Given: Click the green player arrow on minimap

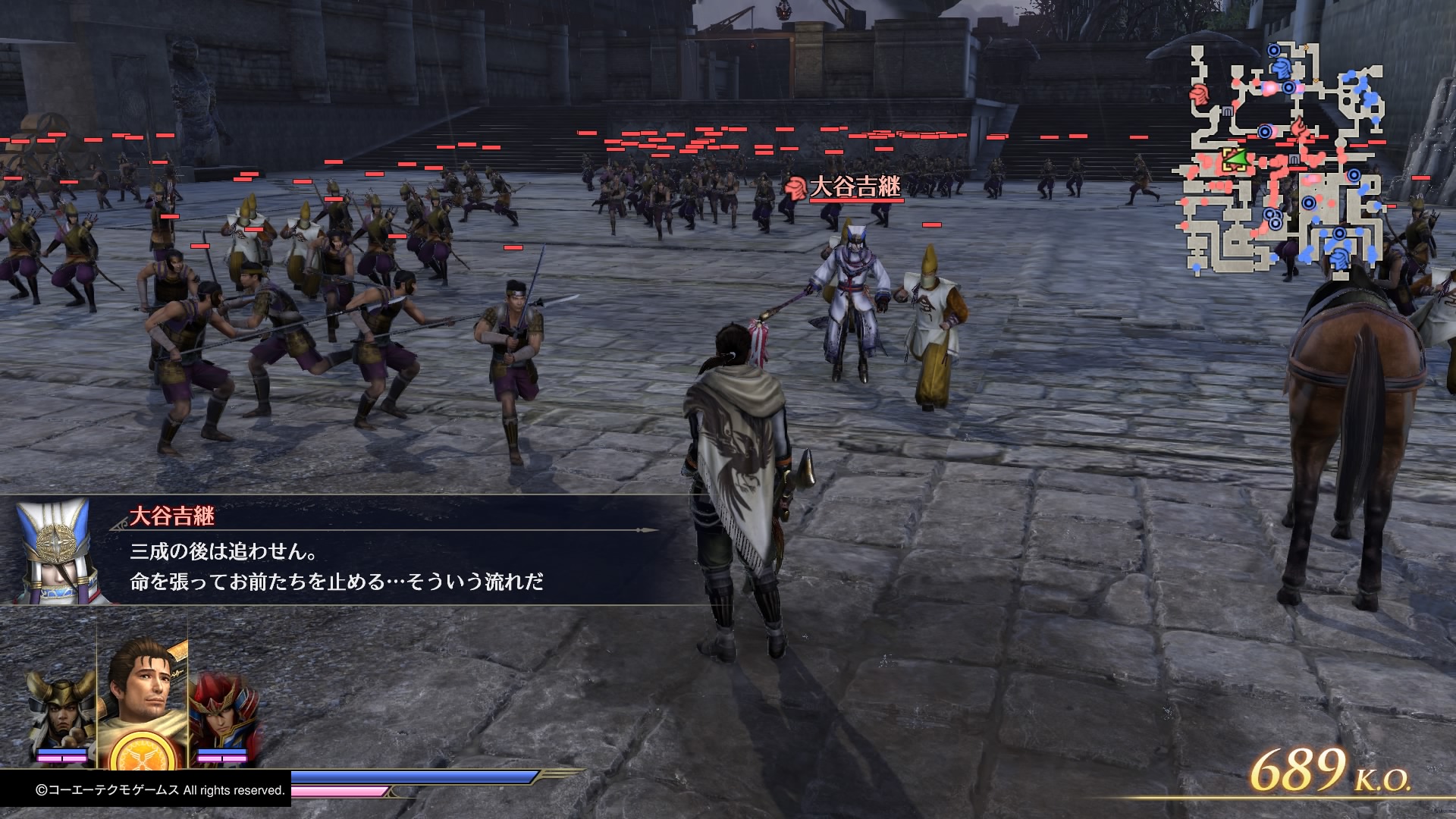Looking at the screenshot, I should click(1236, 159).
